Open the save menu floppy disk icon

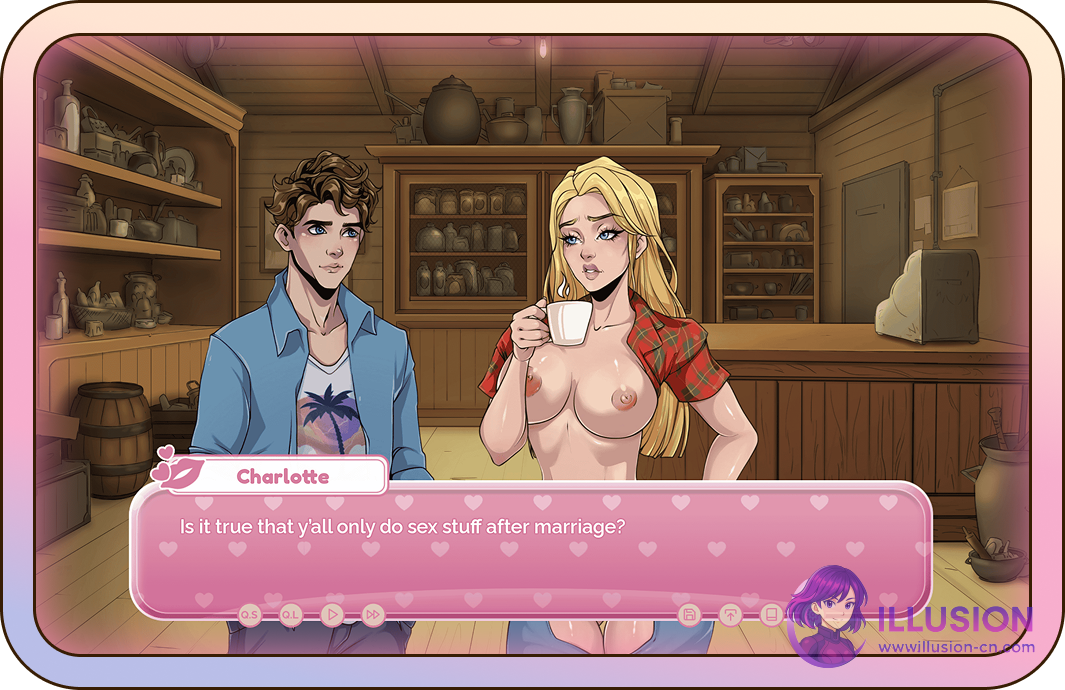point(688,614)
